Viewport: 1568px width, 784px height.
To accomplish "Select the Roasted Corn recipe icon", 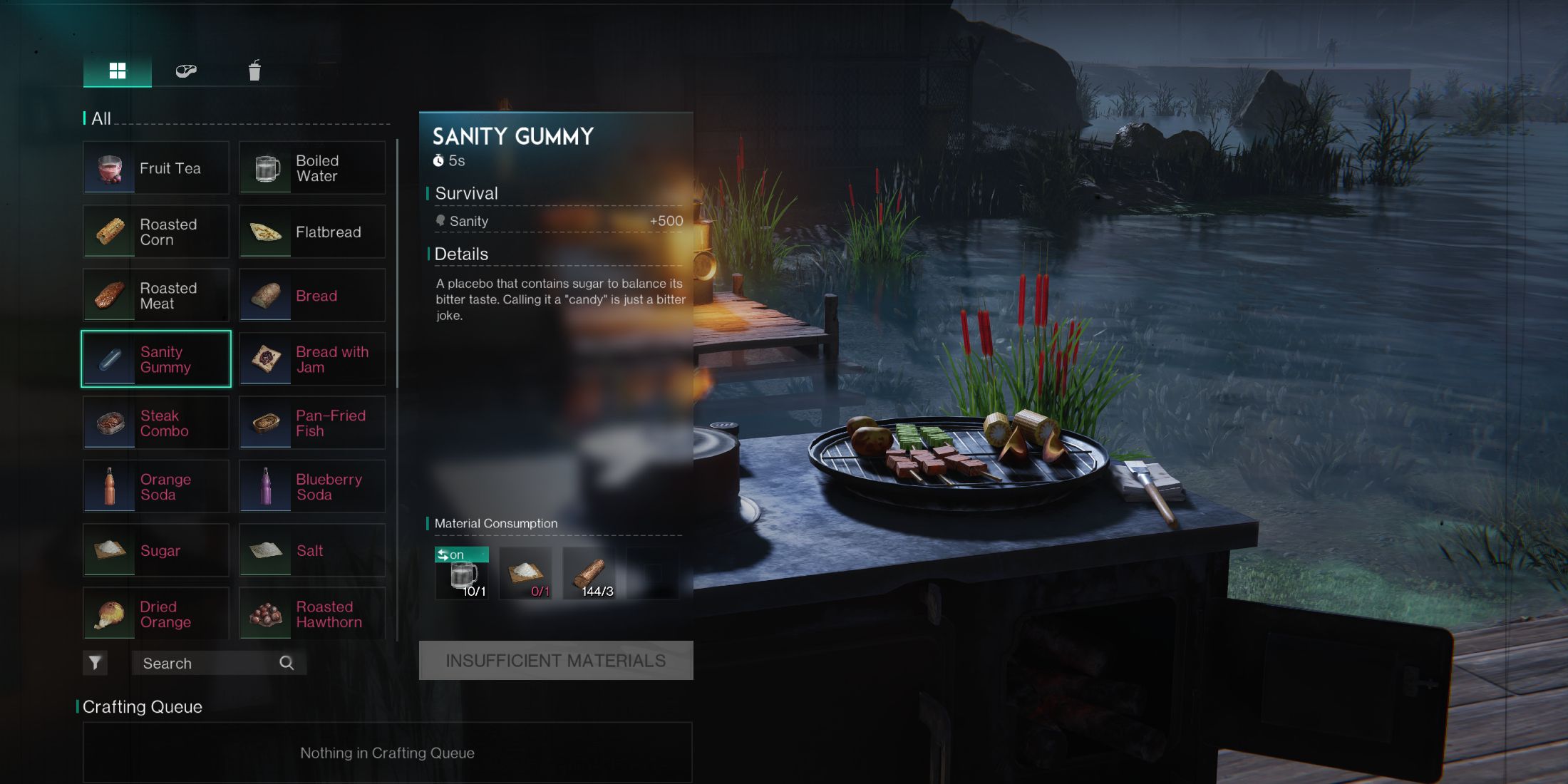I will [x=109, y=231].
